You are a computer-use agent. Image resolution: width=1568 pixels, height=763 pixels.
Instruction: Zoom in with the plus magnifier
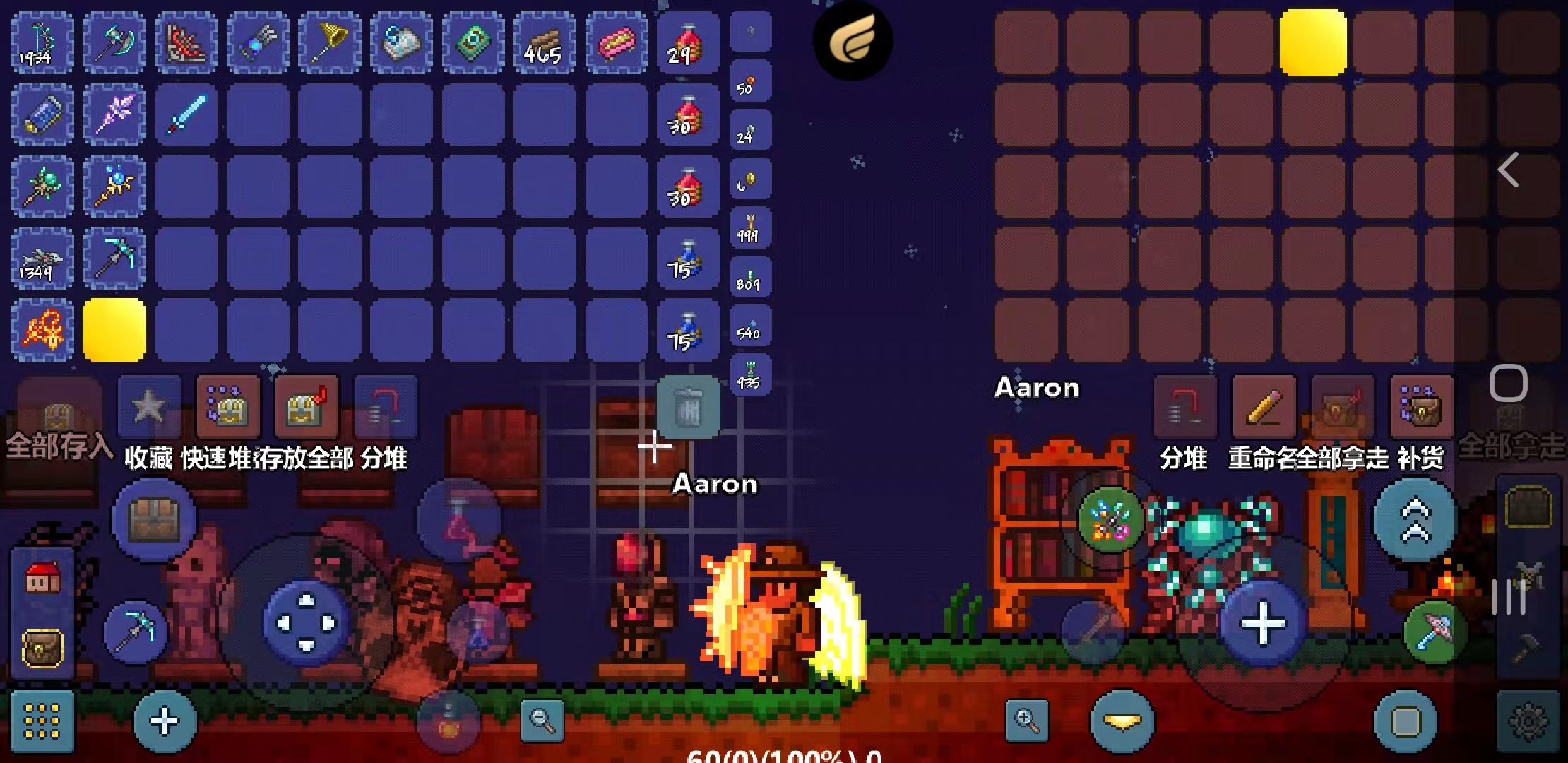point(1026,721)
